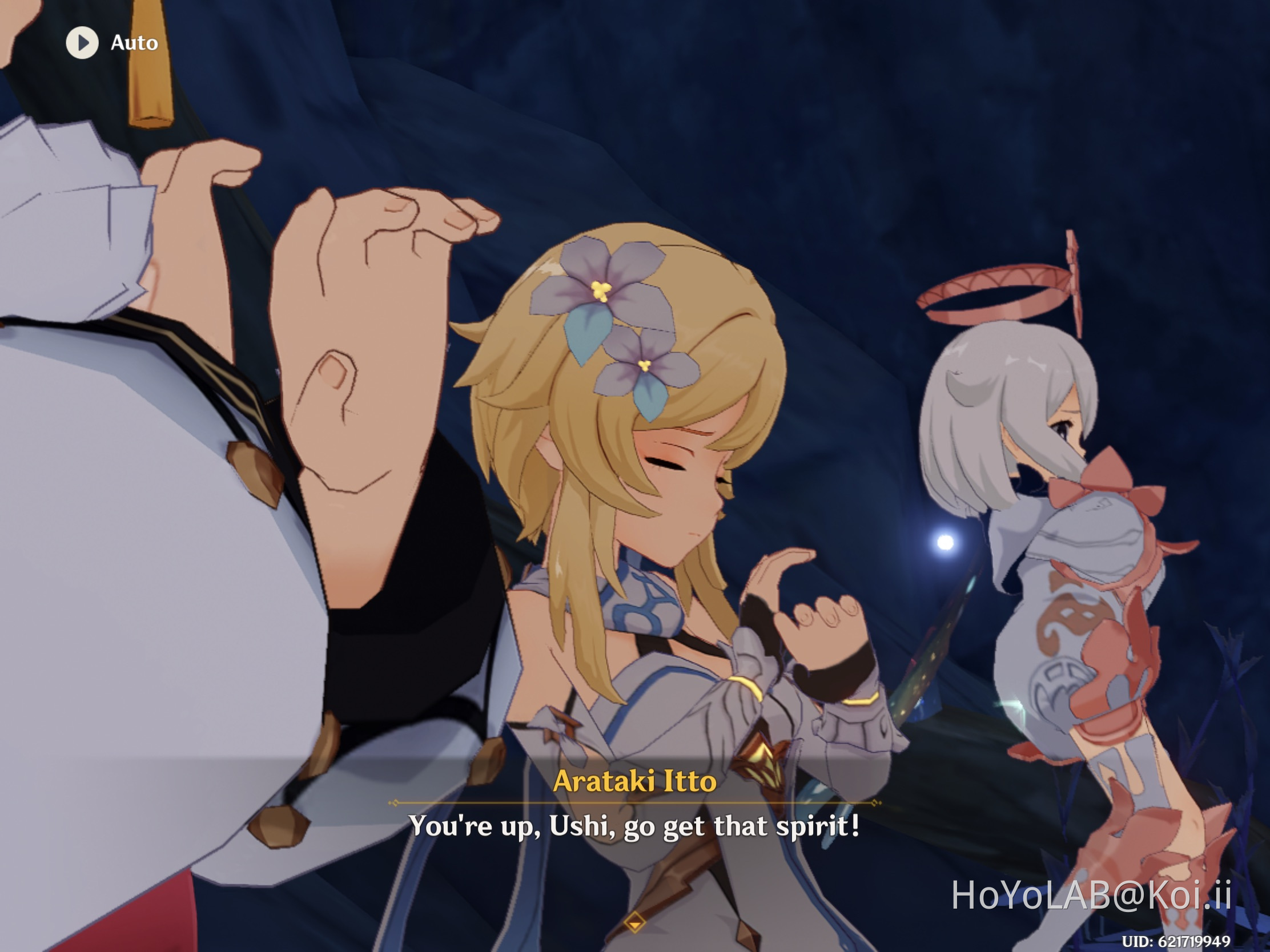The image size is (1270, 952).
Task: Toggle the circular play control
Action: [x=82, y=42]
